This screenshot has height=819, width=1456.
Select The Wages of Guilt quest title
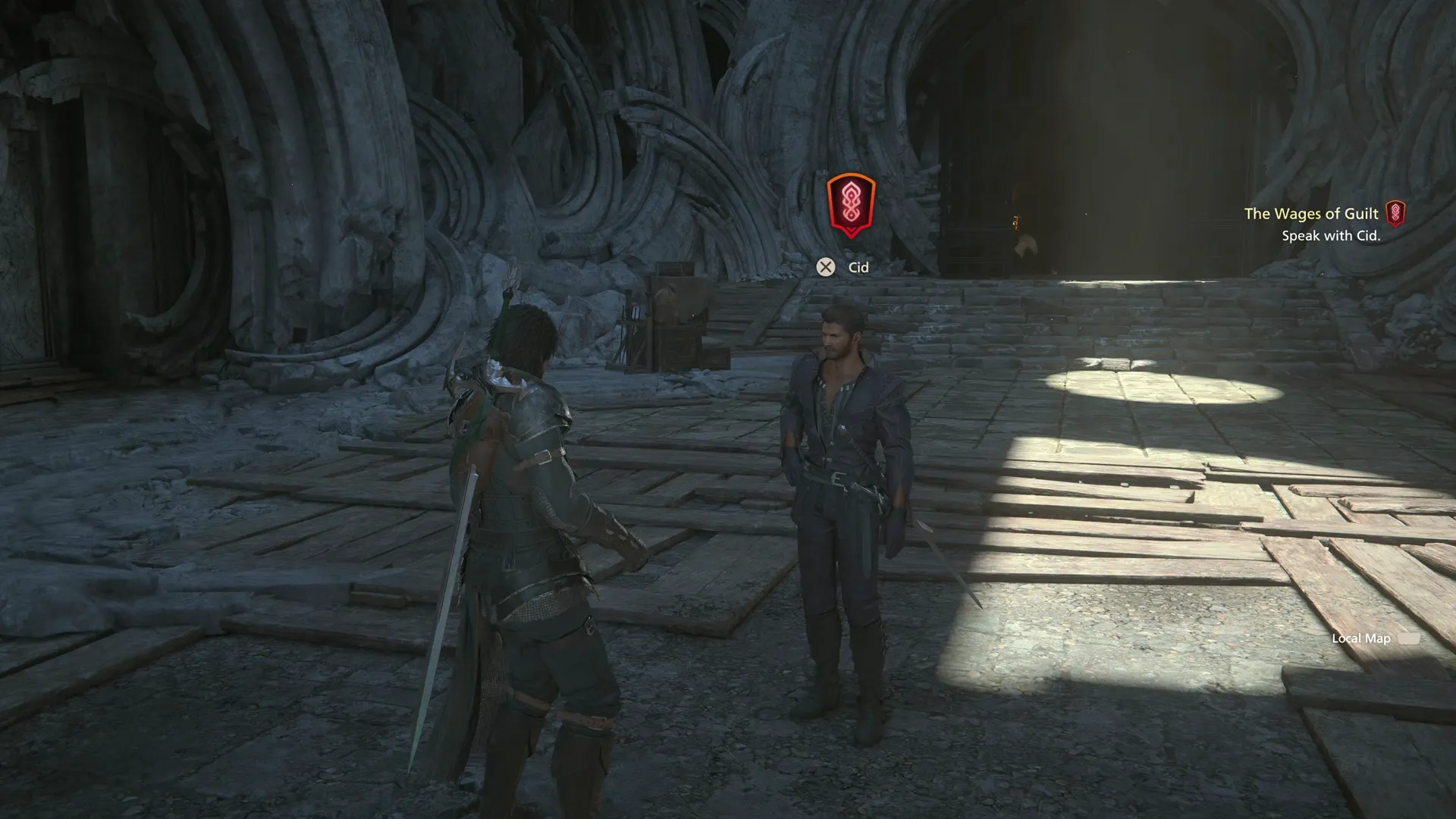(x=1311, y=214)
